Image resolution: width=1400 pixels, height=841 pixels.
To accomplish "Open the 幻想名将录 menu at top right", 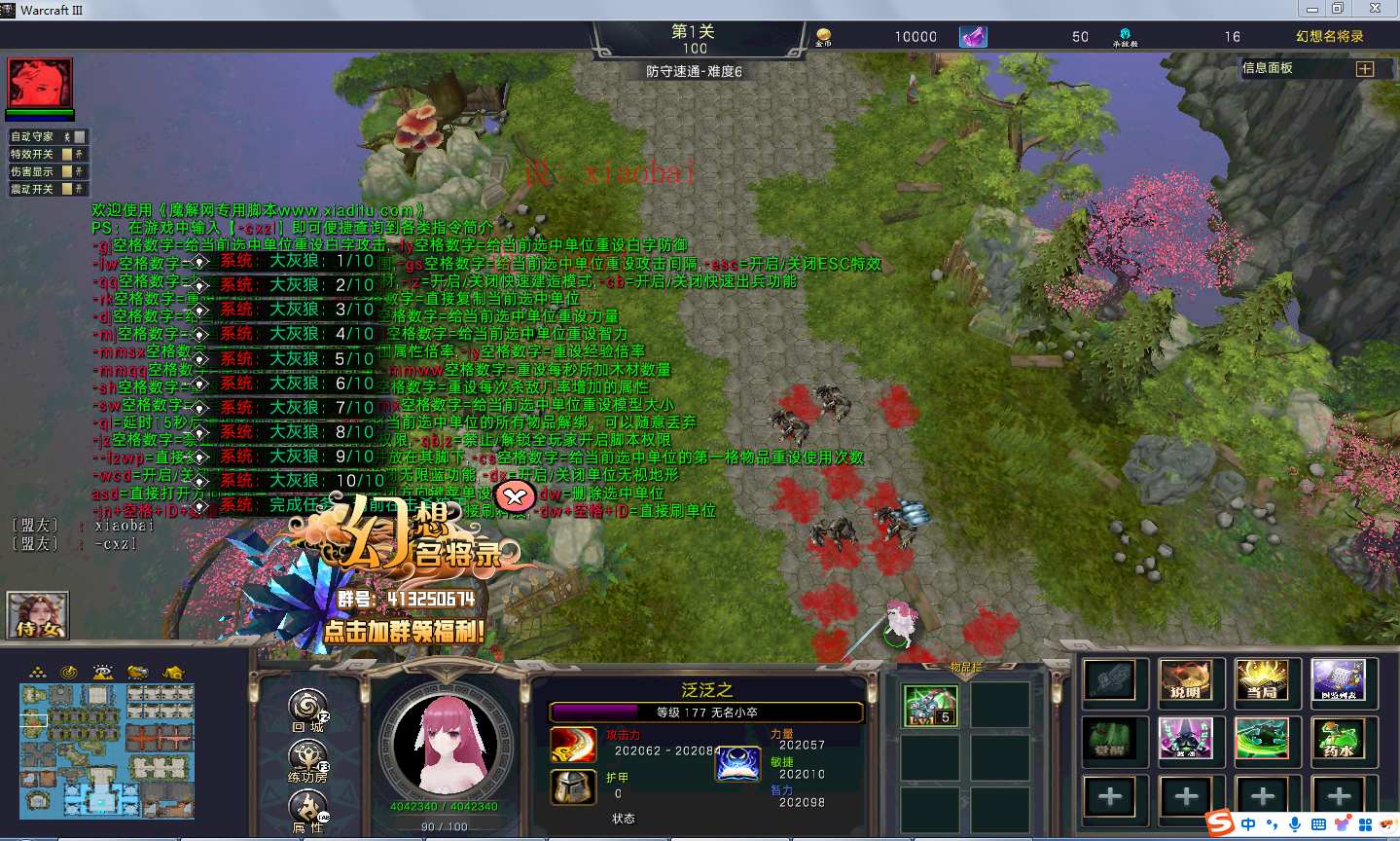I will pyautogui.click(x=1329, y=36).
